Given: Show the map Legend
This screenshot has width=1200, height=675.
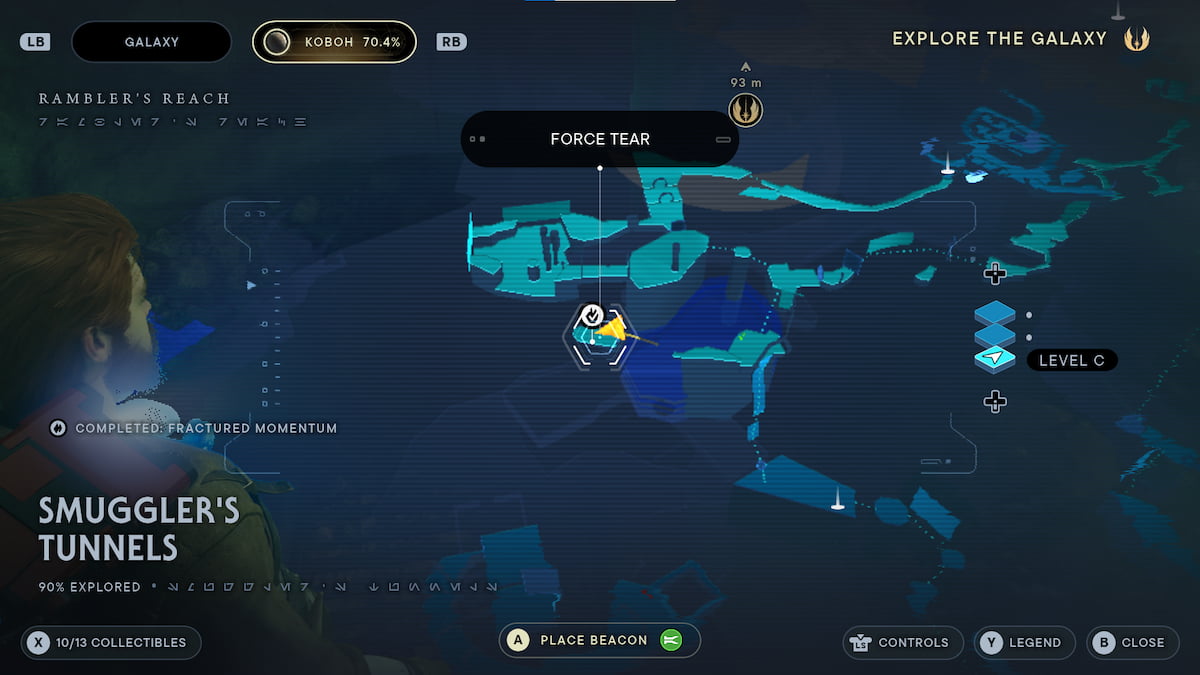Looking at the screenshot, I should click(x=1024, y=643).
